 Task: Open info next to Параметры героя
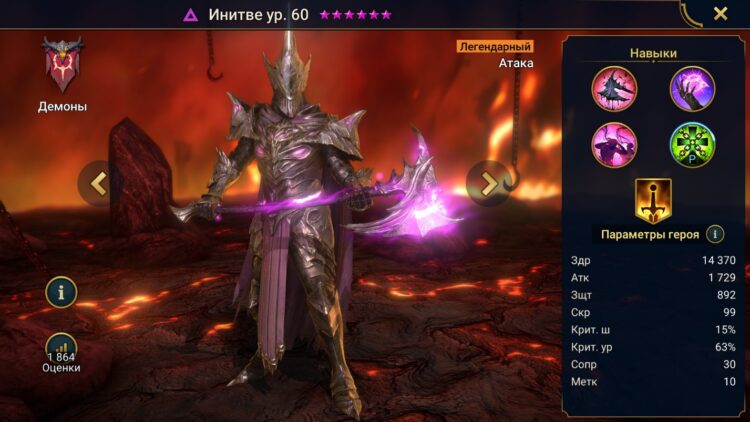(715, 234)
